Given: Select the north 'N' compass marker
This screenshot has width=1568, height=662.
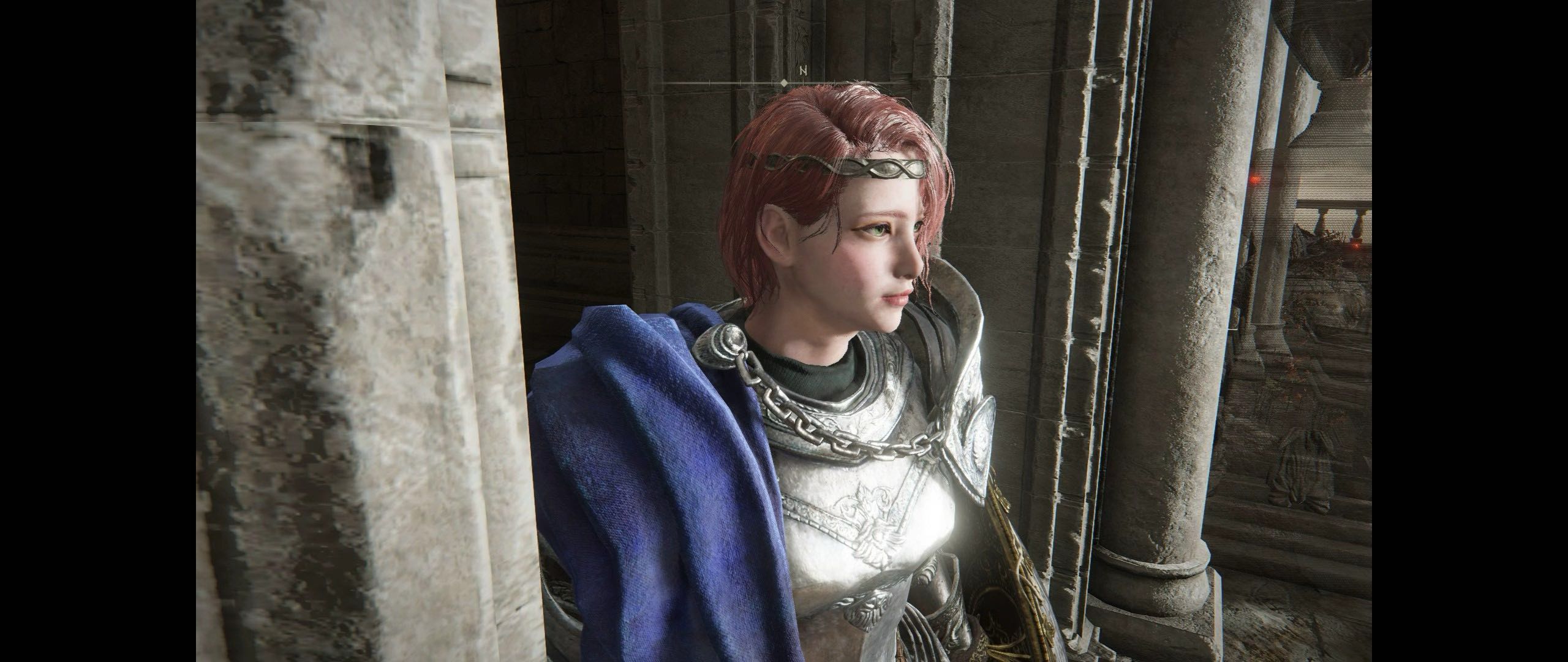Looking at the screenshot, I should pos(802,71).
